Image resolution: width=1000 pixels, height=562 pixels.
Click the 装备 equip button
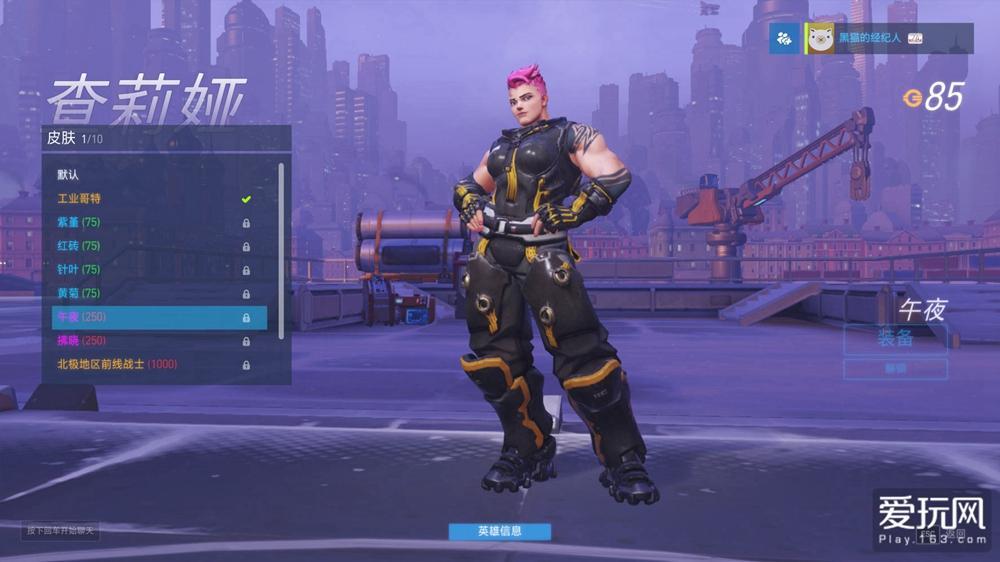tap(895, 338)
